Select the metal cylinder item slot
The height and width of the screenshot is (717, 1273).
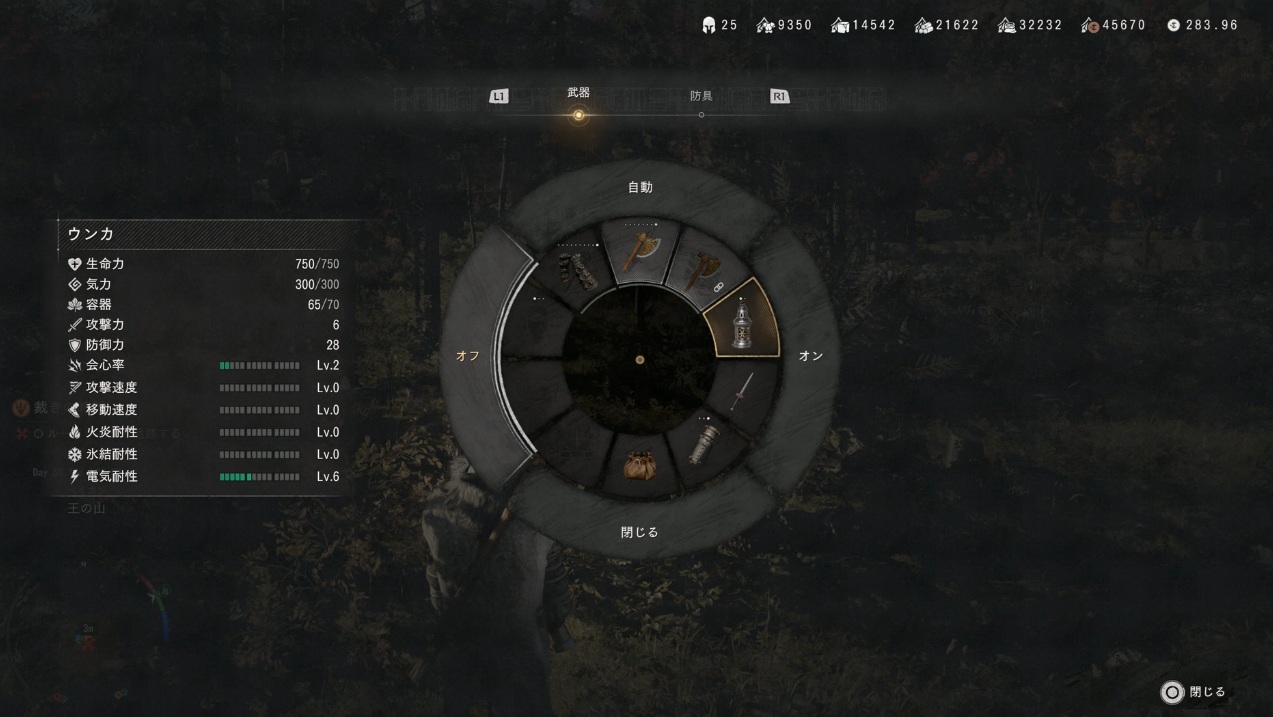point(704,441)
